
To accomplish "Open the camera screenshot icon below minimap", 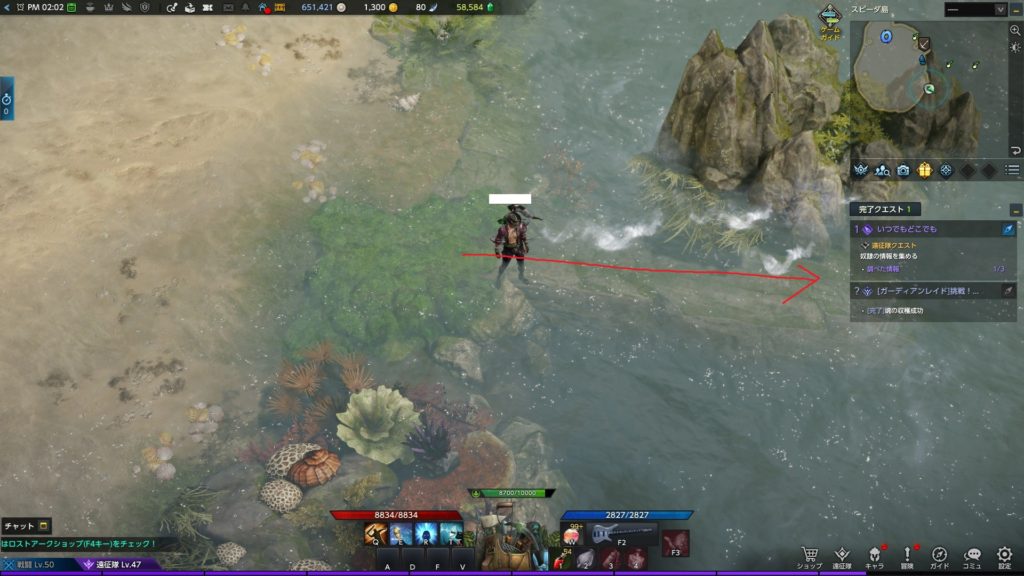I will (904, 170).
